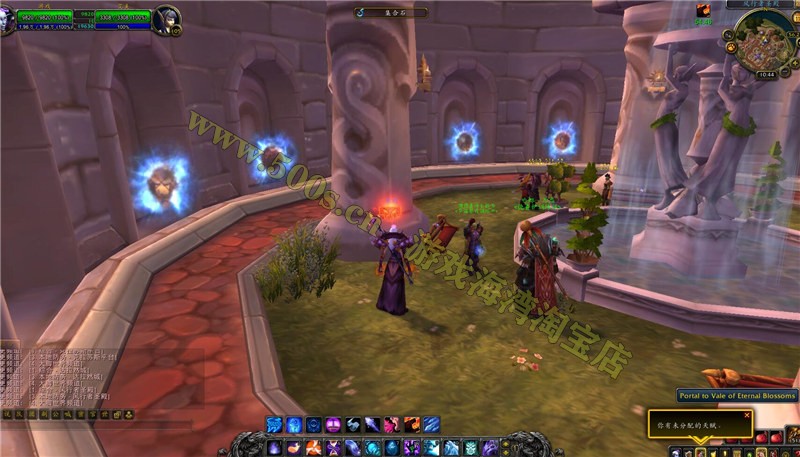Cast the orange fire spell on upper bar
Viewport: 800px width, 457px height.
pos(410,425)
